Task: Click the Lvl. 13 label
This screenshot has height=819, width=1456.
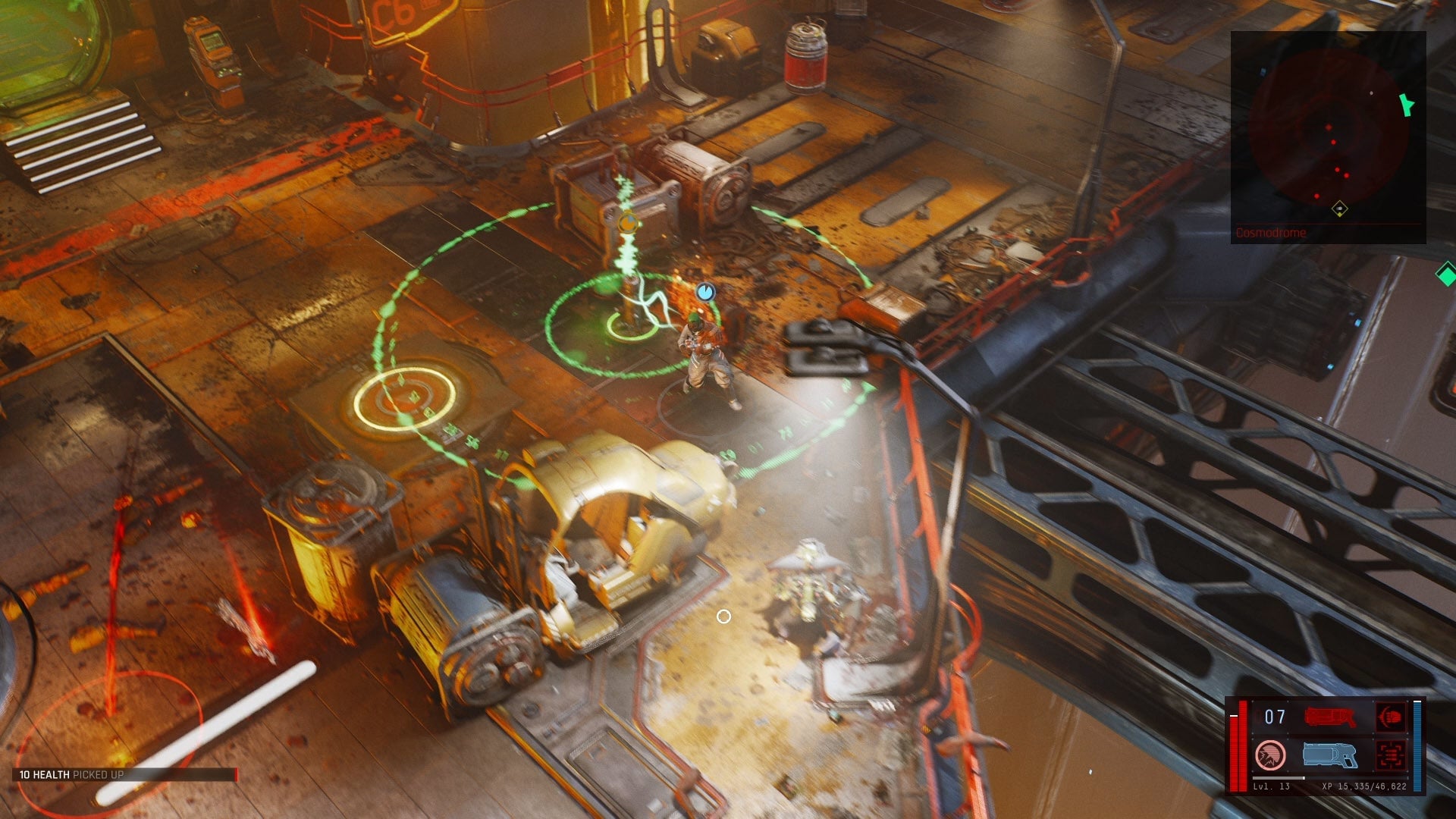Action: pos(1271,787)
